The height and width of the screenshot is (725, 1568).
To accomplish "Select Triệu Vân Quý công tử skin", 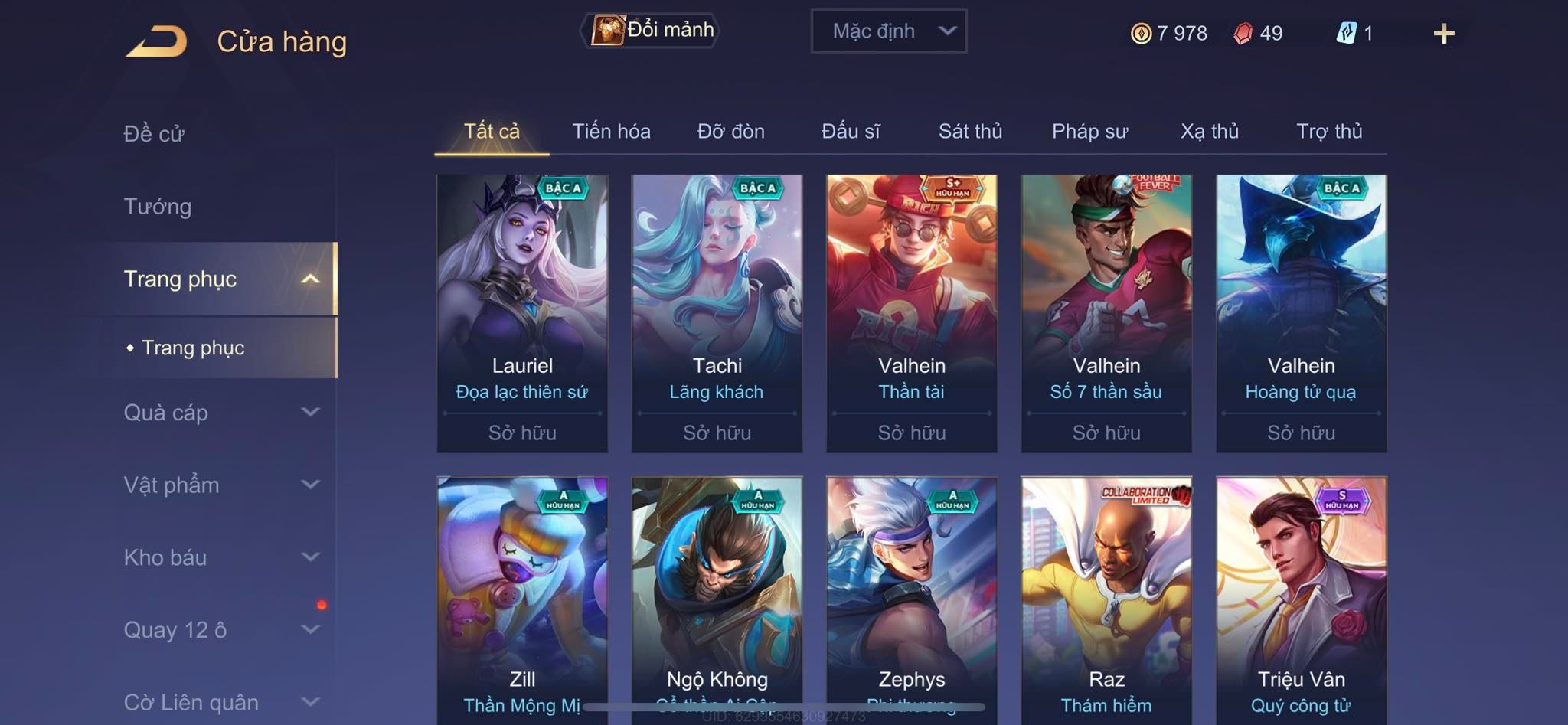I will pyautogui.click(x=1301, y=597).
